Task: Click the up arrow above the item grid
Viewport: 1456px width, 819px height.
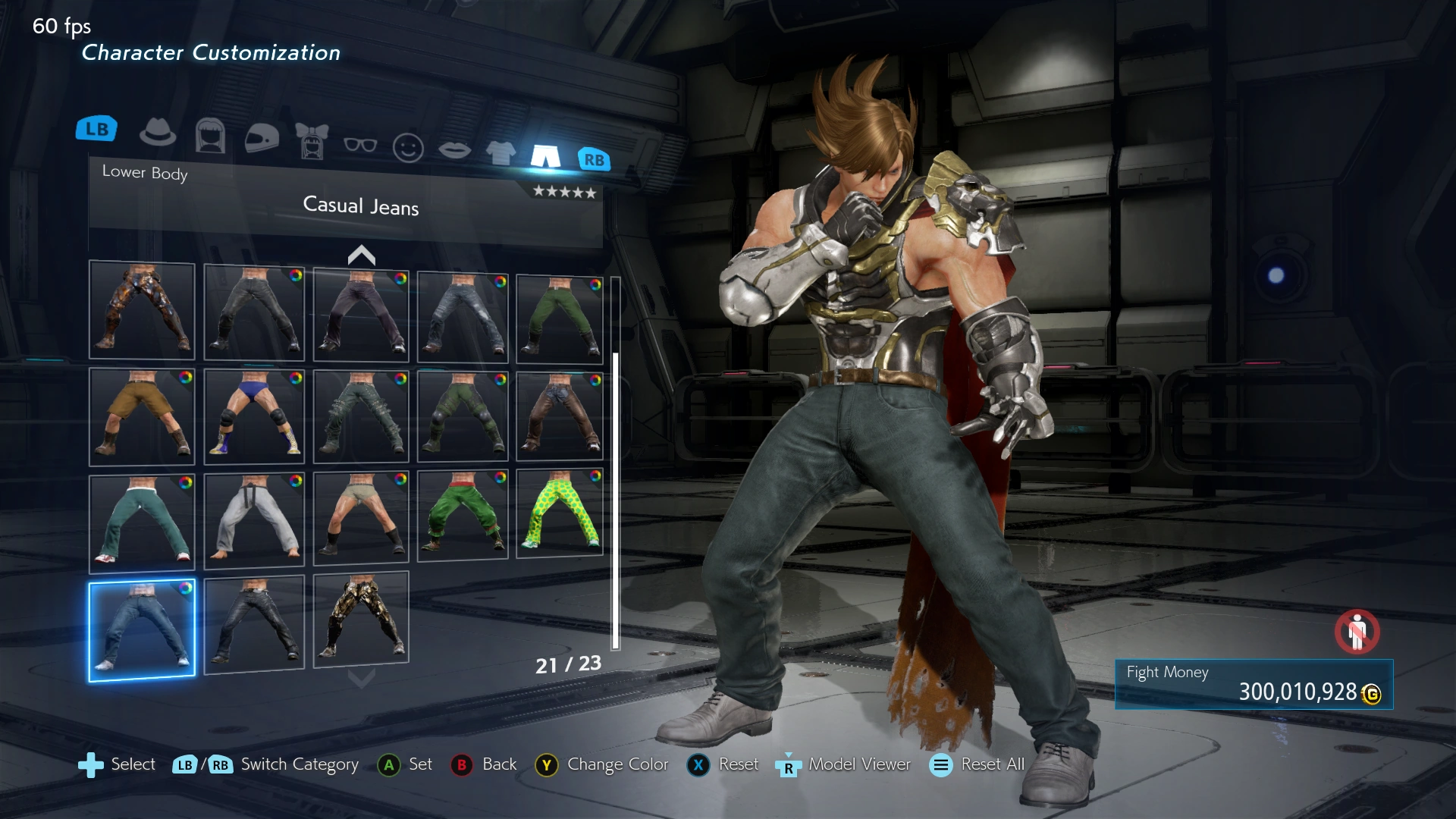Action: 362,256
